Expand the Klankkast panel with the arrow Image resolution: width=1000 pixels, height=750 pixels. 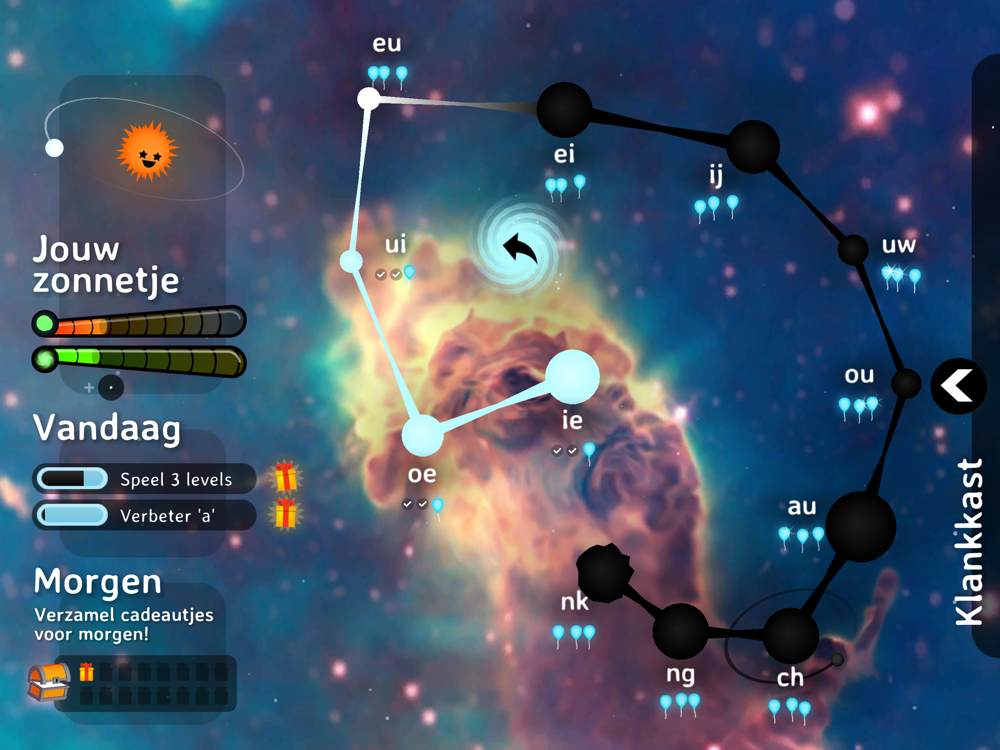[958, 385]
